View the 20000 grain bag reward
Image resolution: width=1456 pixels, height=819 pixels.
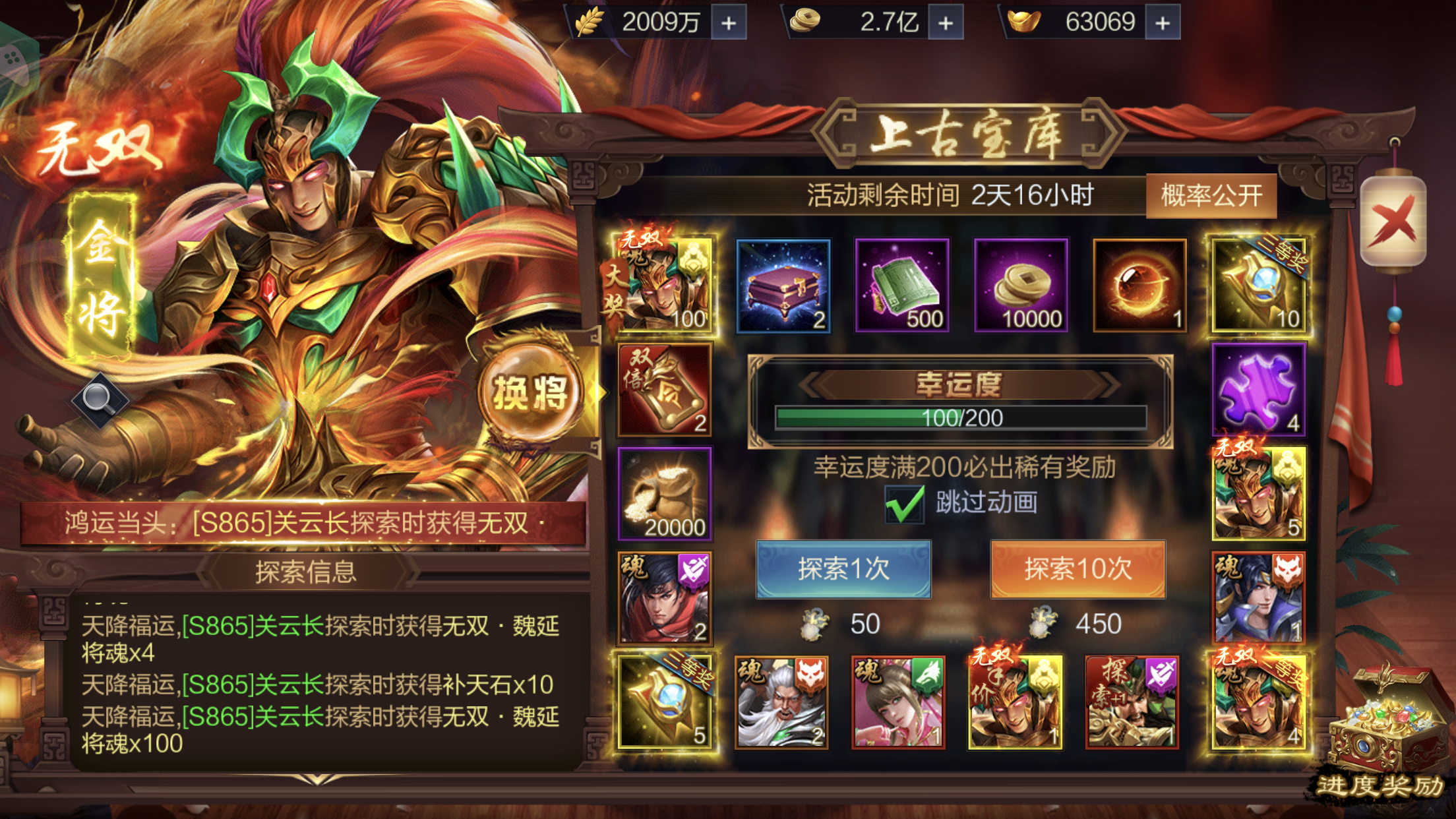pos(666,495)
